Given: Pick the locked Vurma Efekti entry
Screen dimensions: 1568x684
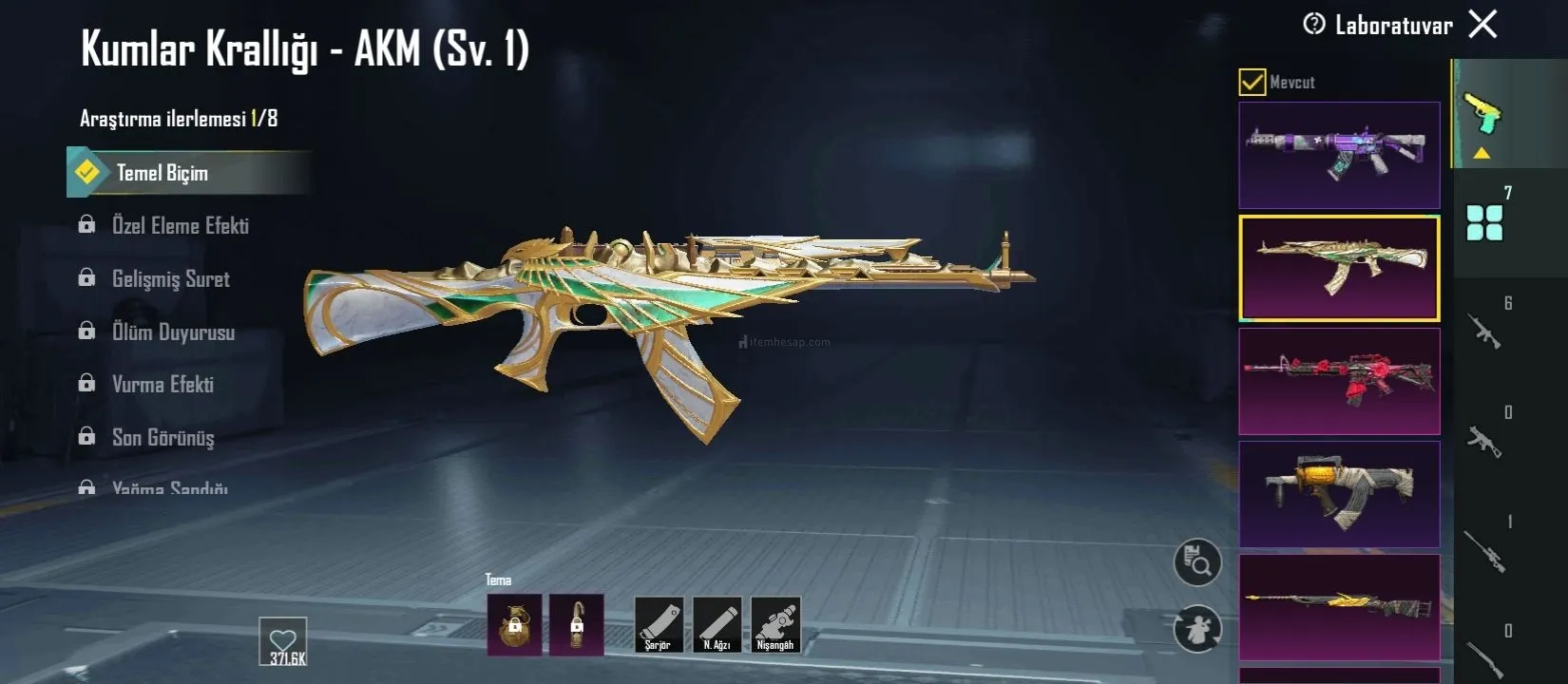Looking at the screenshot, I should [163, 385].
